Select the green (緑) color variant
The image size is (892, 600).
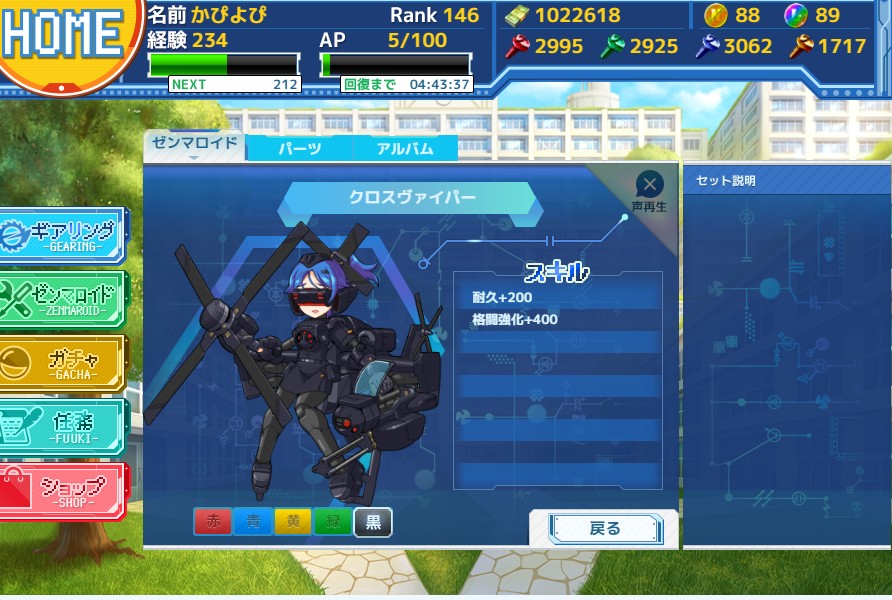coord(332,523)
